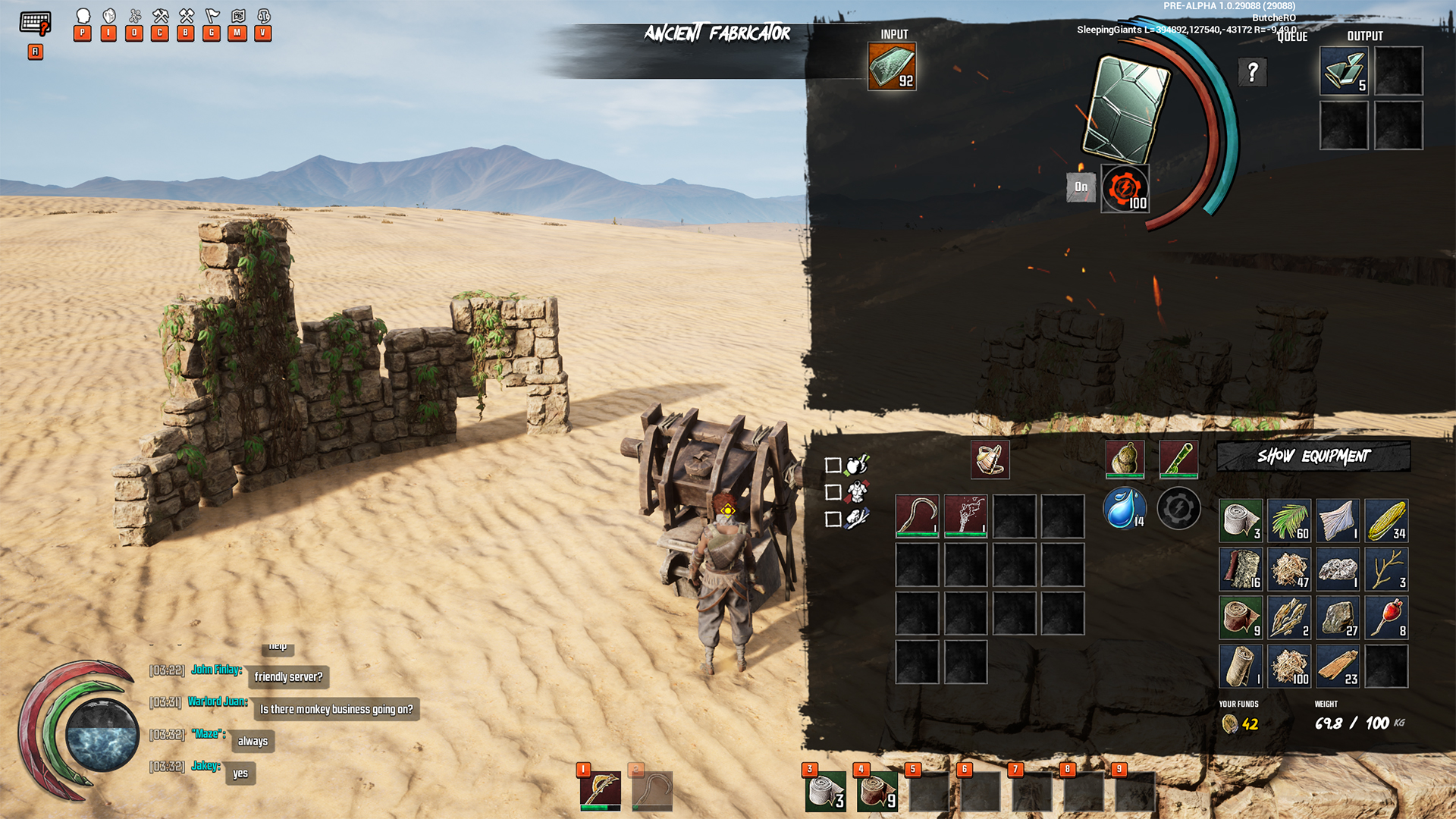This screenshot has width=1456, height=819.
Task: Select hotbar slot 4 with leather roll
Action: [877, 791]
